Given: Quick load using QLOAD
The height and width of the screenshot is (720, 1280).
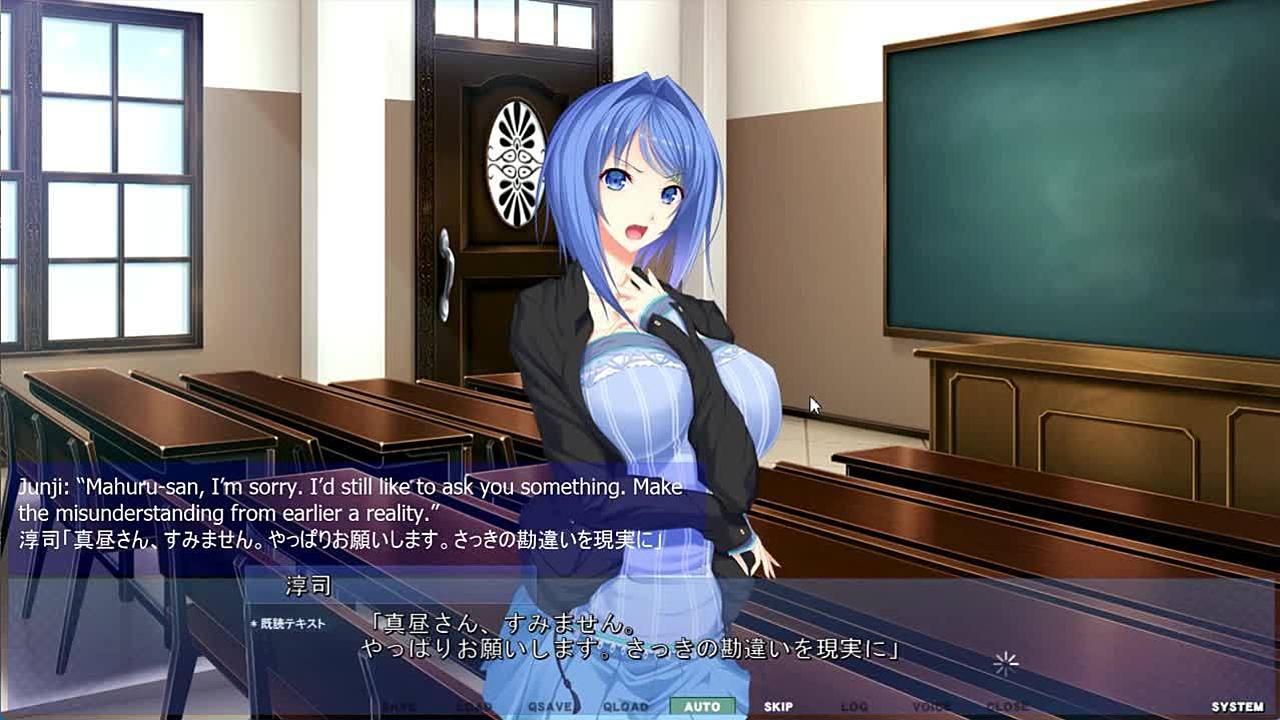Looking at the screenshot, I should (626, 707).
